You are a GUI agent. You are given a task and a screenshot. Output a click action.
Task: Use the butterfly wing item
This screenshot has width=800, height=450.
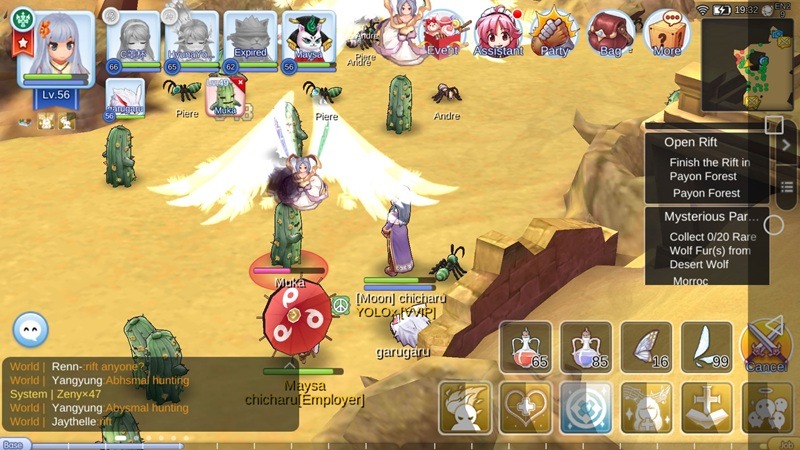coord(646,347)
